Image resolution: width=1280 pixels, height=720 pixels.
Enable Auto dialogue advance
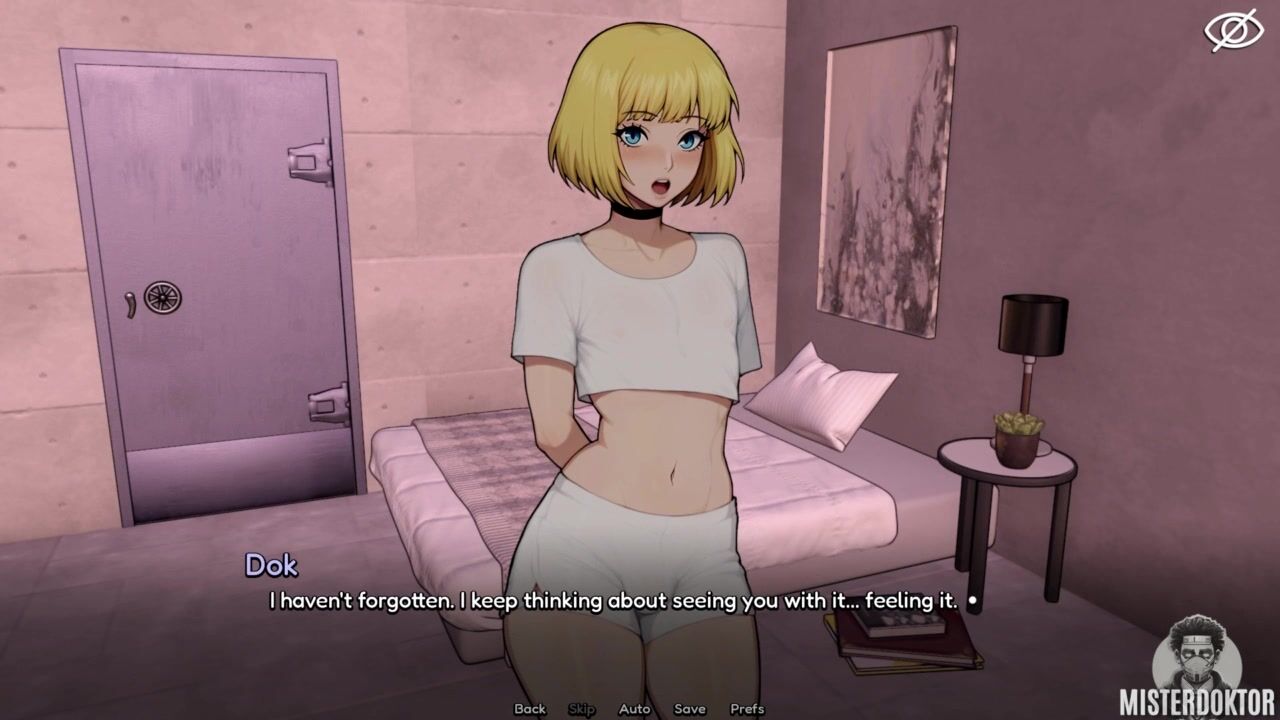634,709
